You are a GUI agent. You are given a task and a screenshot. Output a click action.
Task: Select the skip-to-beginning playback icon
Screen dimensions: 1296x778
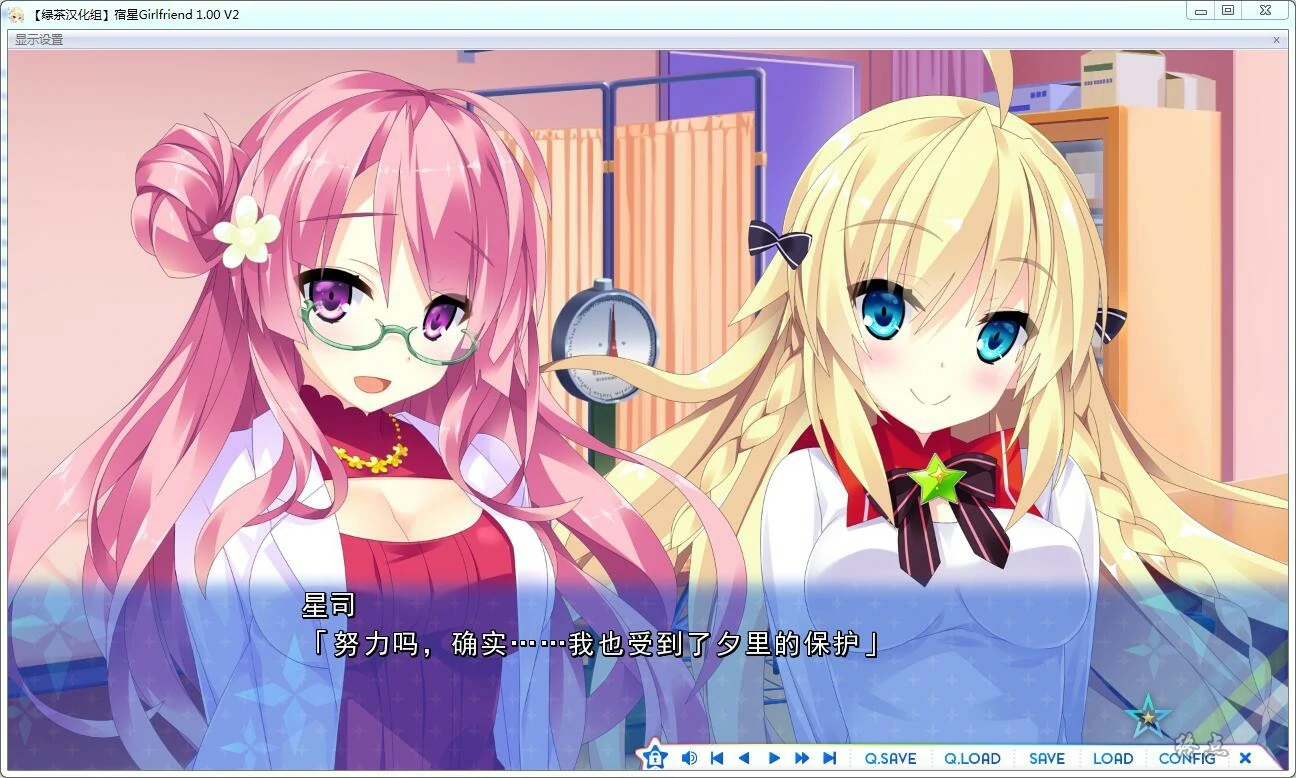tap(717, 757)
